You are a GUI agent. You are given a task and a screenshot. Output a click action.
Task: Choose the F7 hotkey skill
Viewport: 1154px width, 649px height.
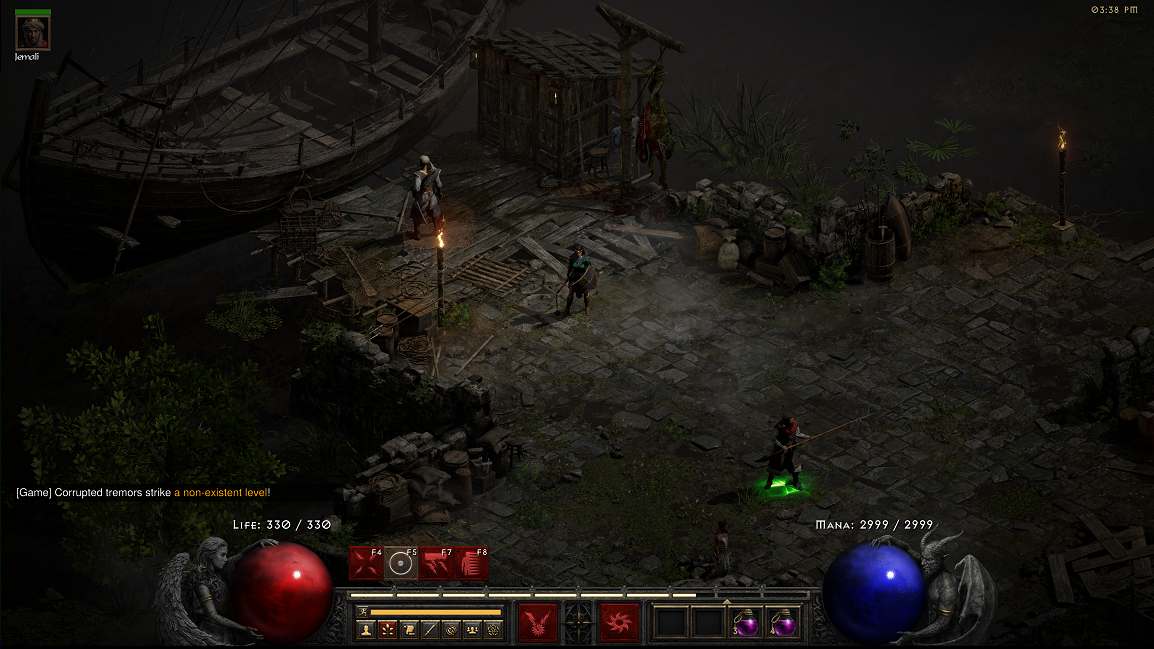coord(437,564)
